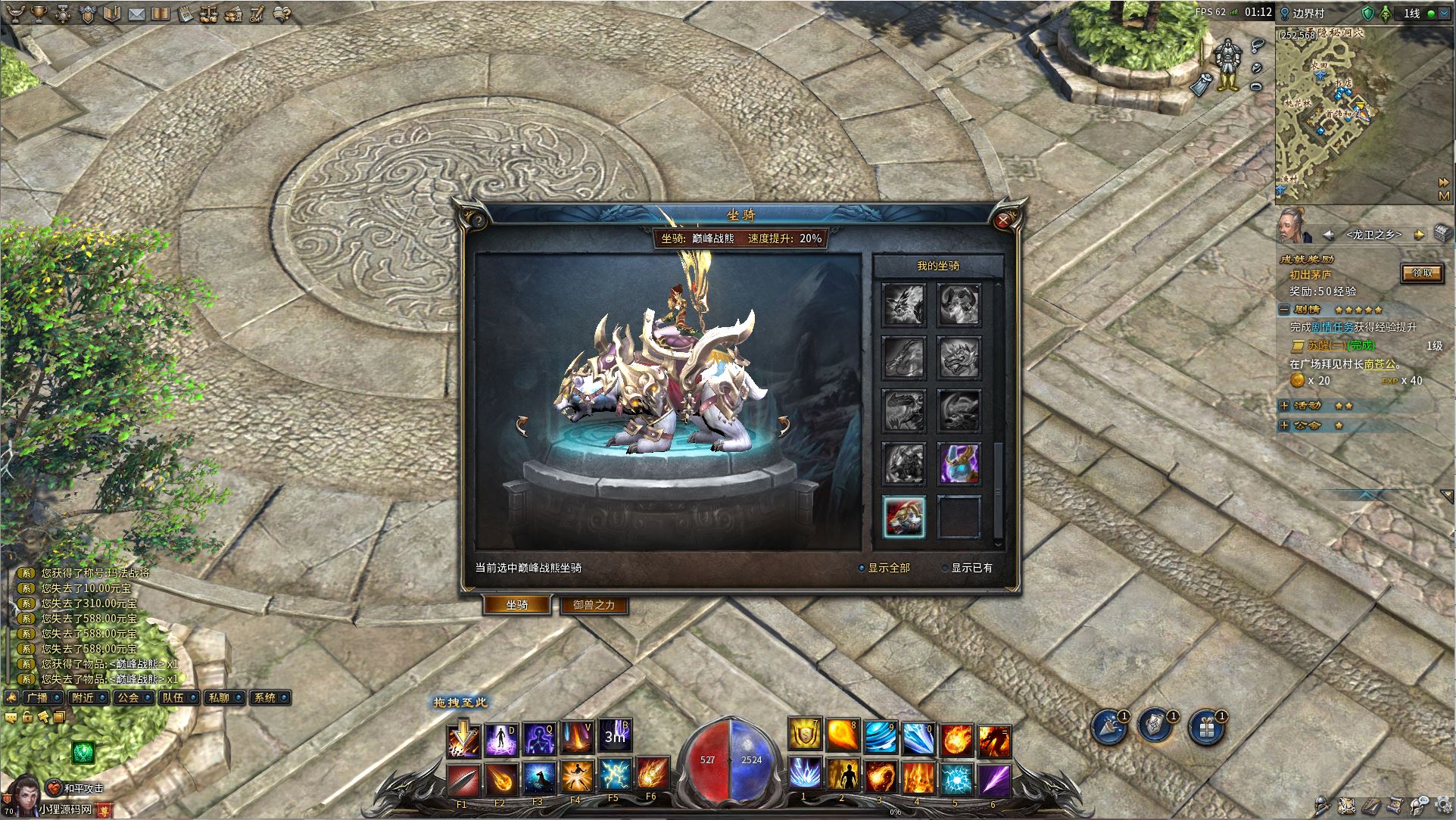Select the purple armored mount icon
Viewport: 1456px width, 820px height.
(x=959, y=464)
